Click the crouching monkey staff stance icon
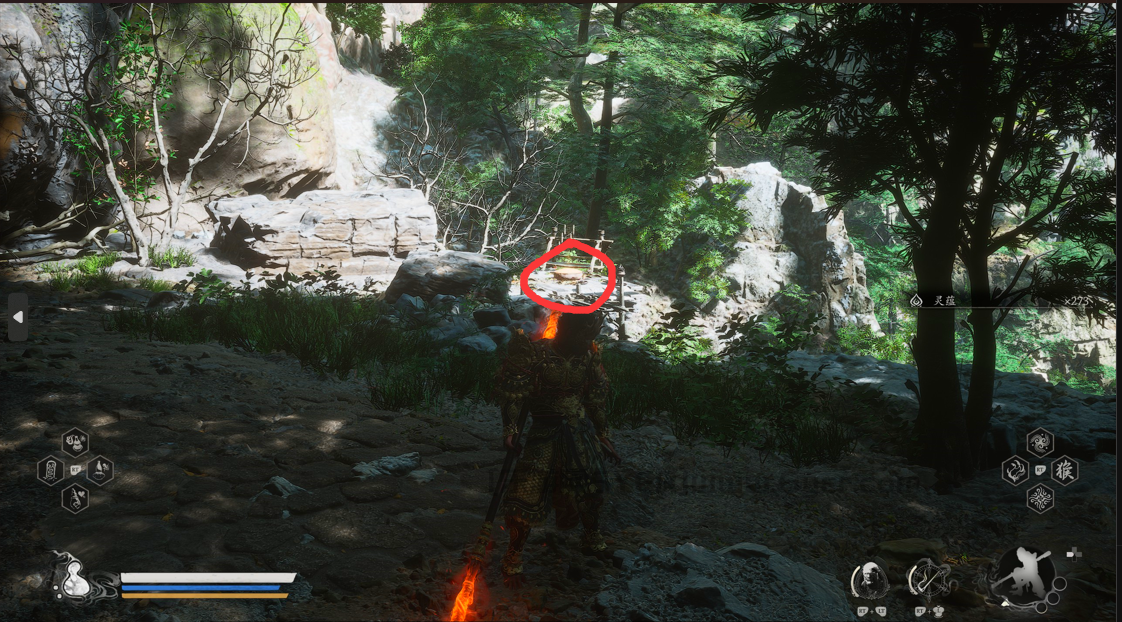 tap(1022, 574)
